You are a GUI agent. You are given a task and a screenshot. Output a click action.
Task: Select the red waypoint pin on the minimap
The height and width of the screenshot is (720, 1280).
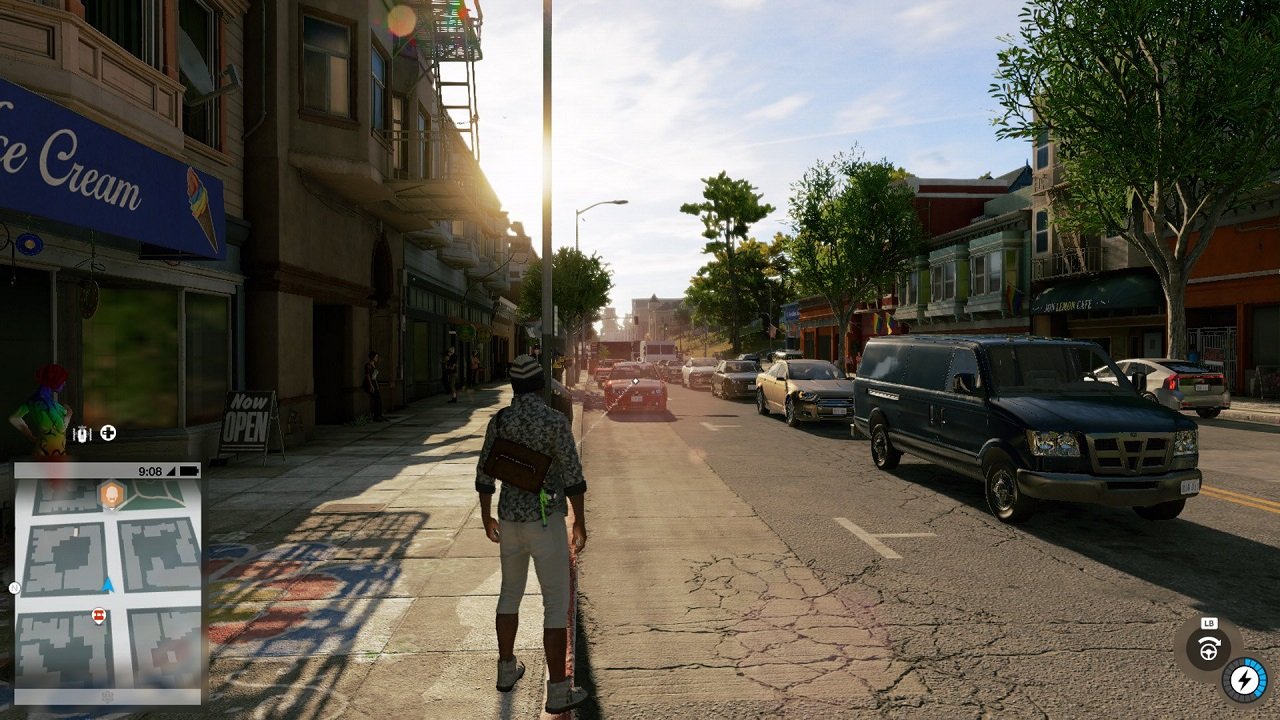(x=98, y=615)
